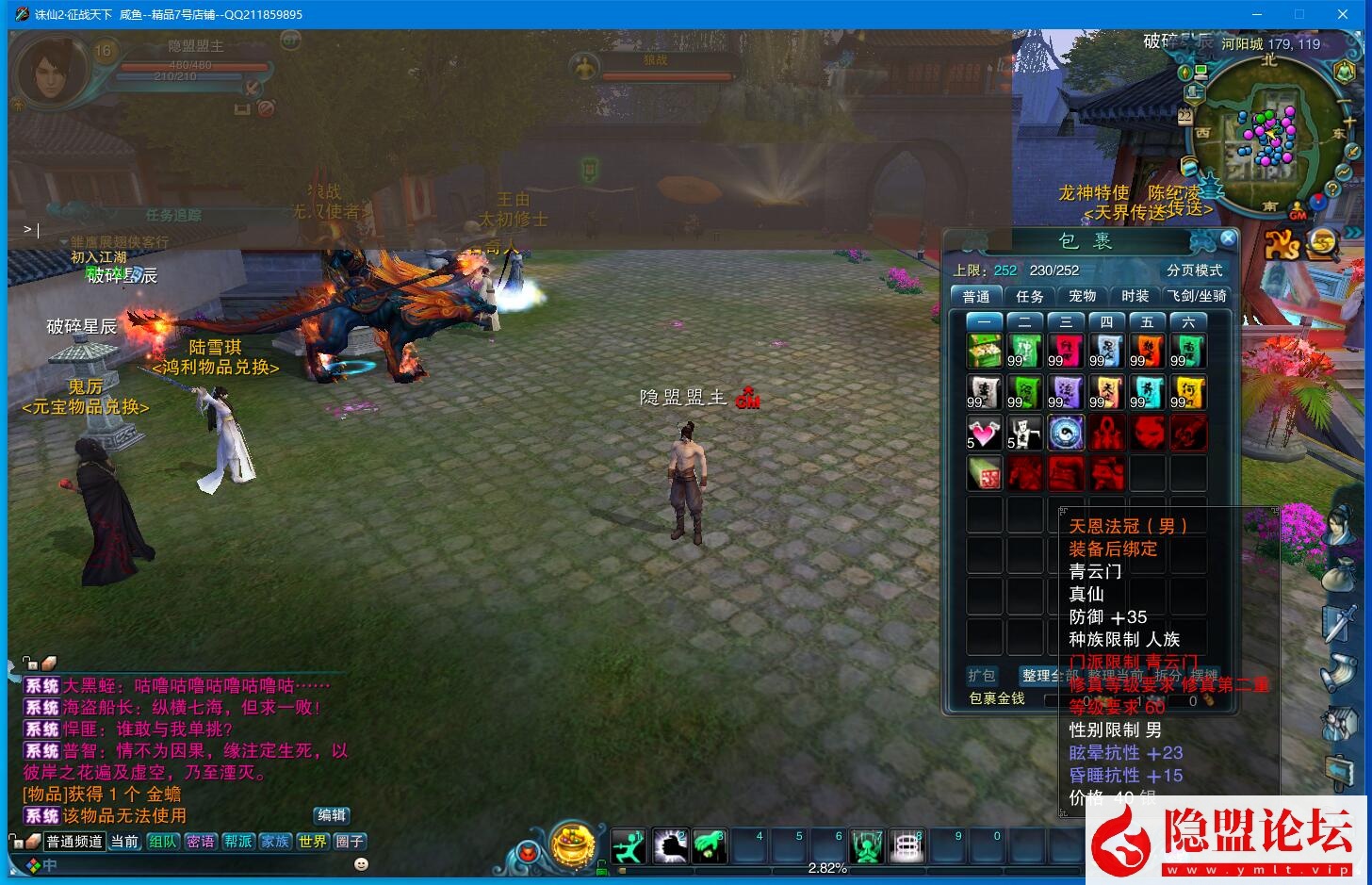Open the 世界 chat channel
Image resolution: width=1372 pixels, height=885 pixels.
click(x=312, y=842)
